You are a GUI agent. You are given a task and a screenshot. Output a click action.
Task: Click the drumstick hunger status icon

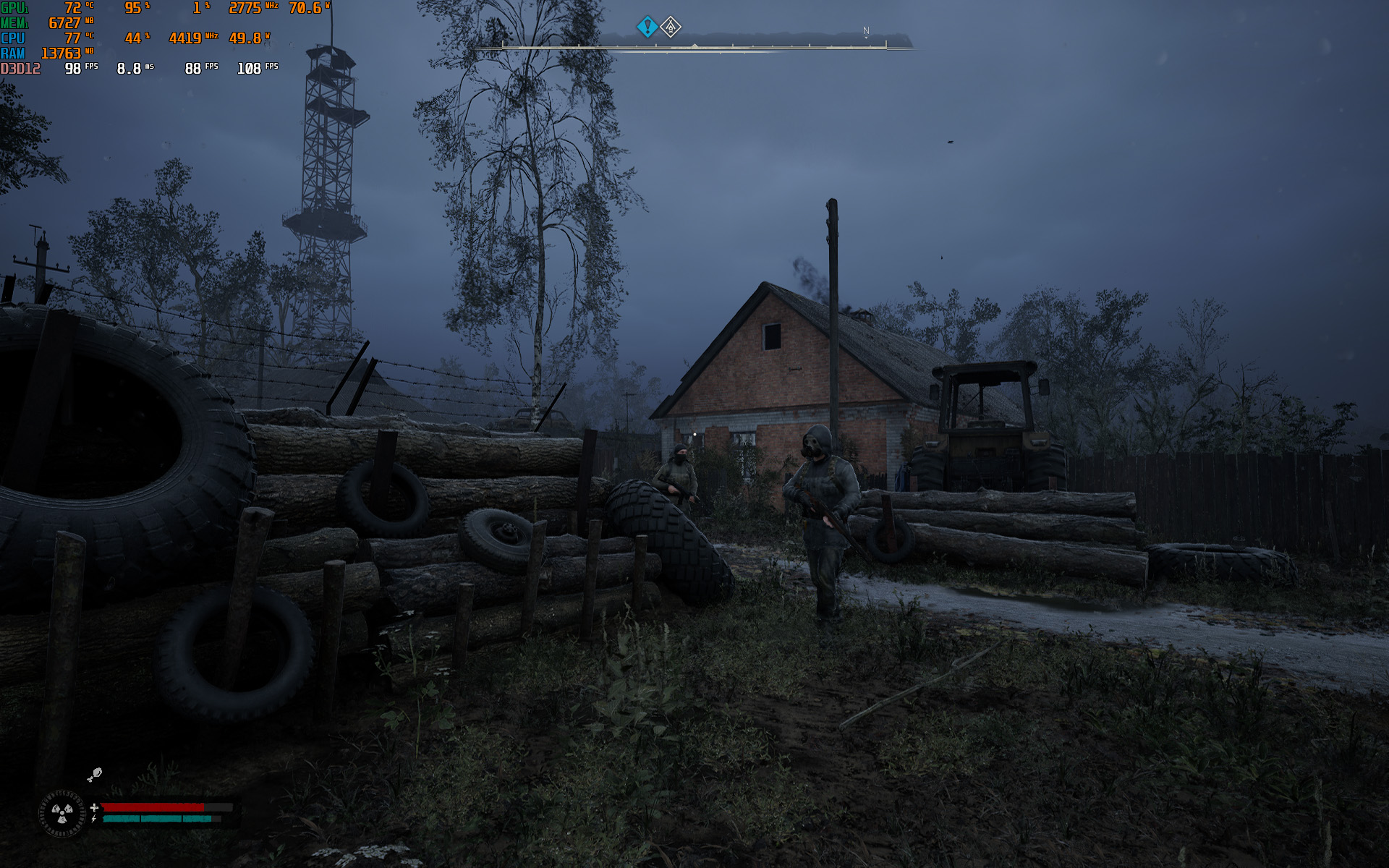pyautogui.click(x=94, y=775)
